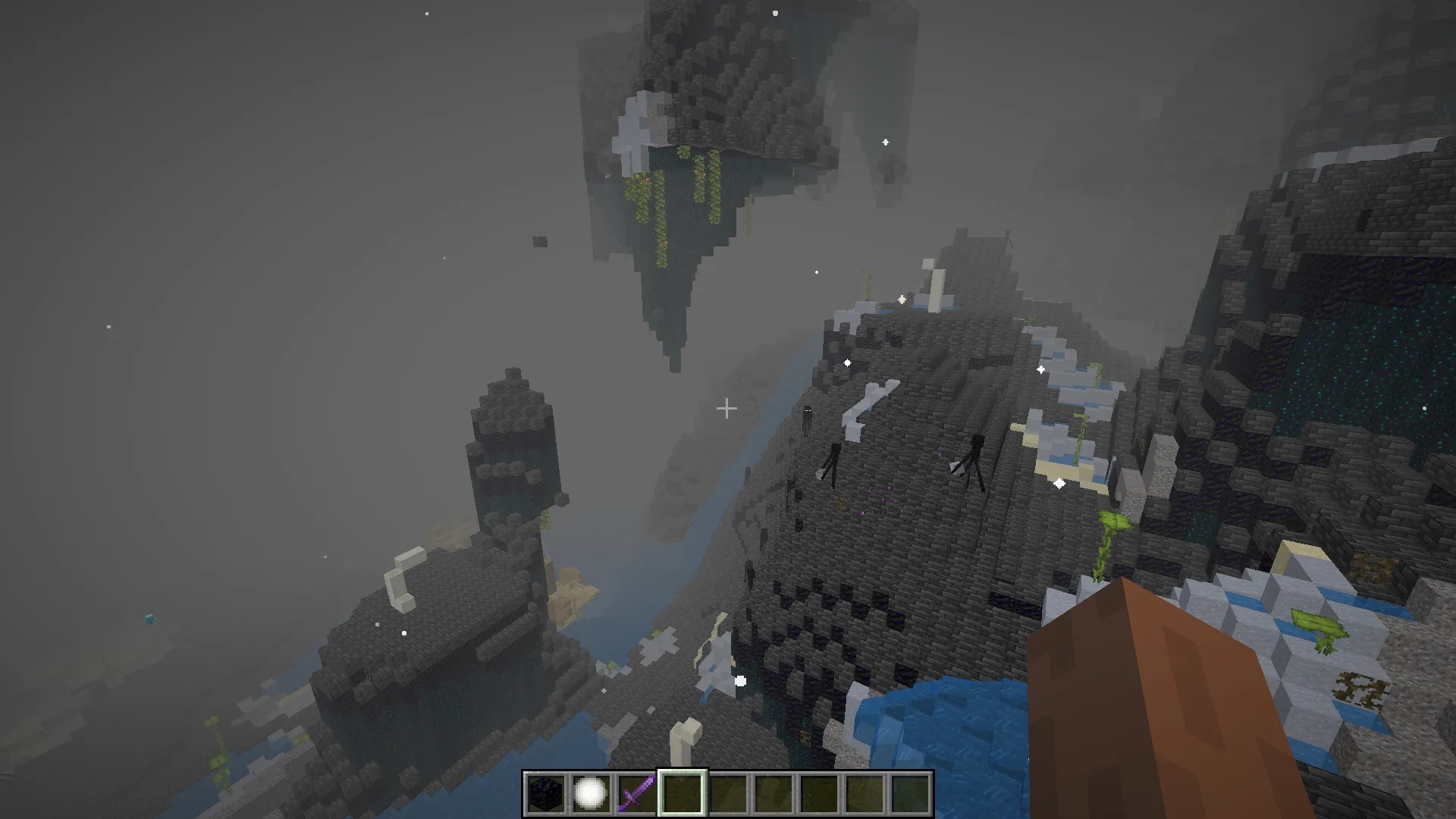The image size is (1456, 819).
Task: Select the snowball in hotbar slot two
Action: [591, 792]
